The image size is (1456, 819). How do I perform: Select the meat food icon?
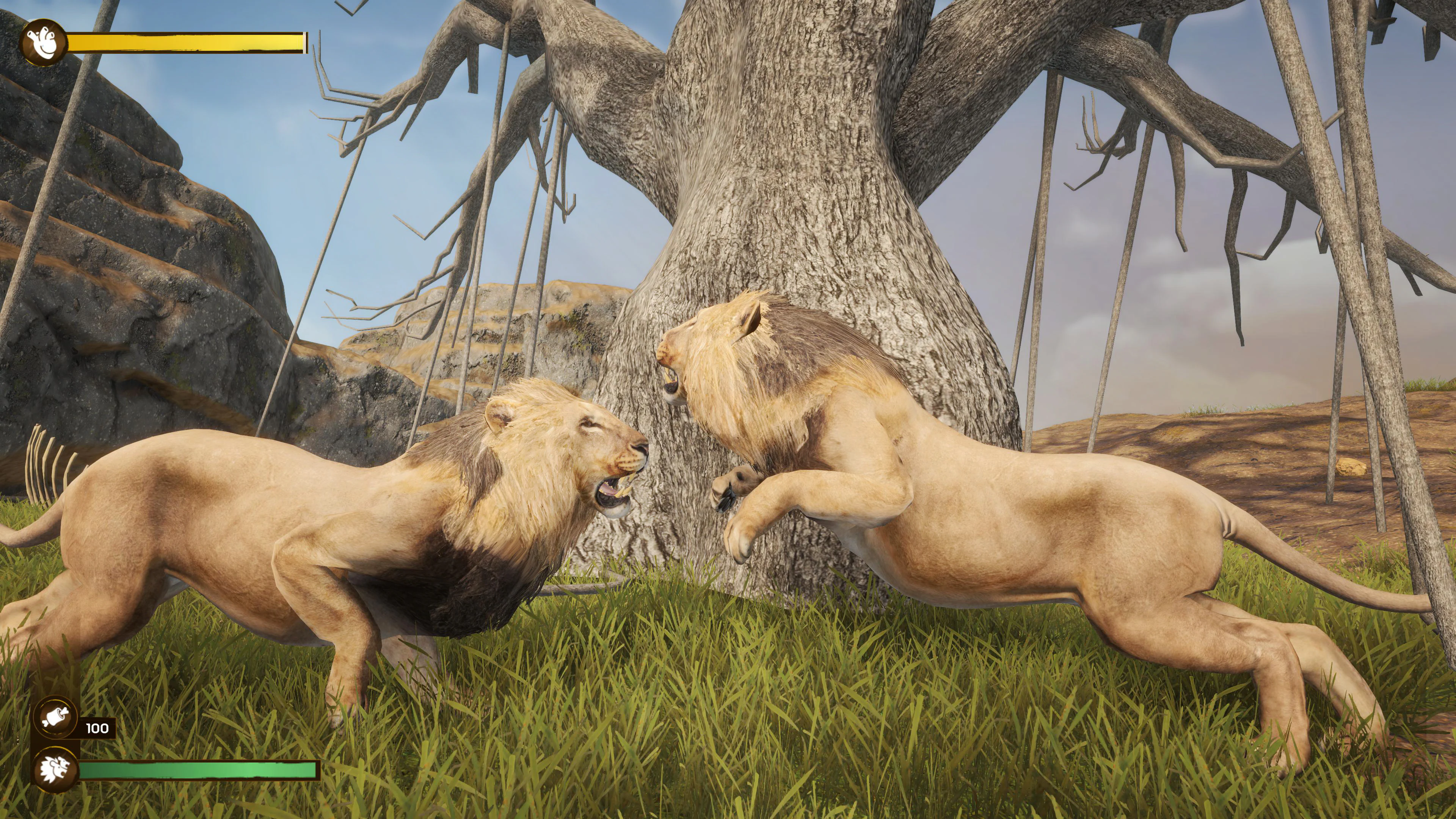[55, 718]
